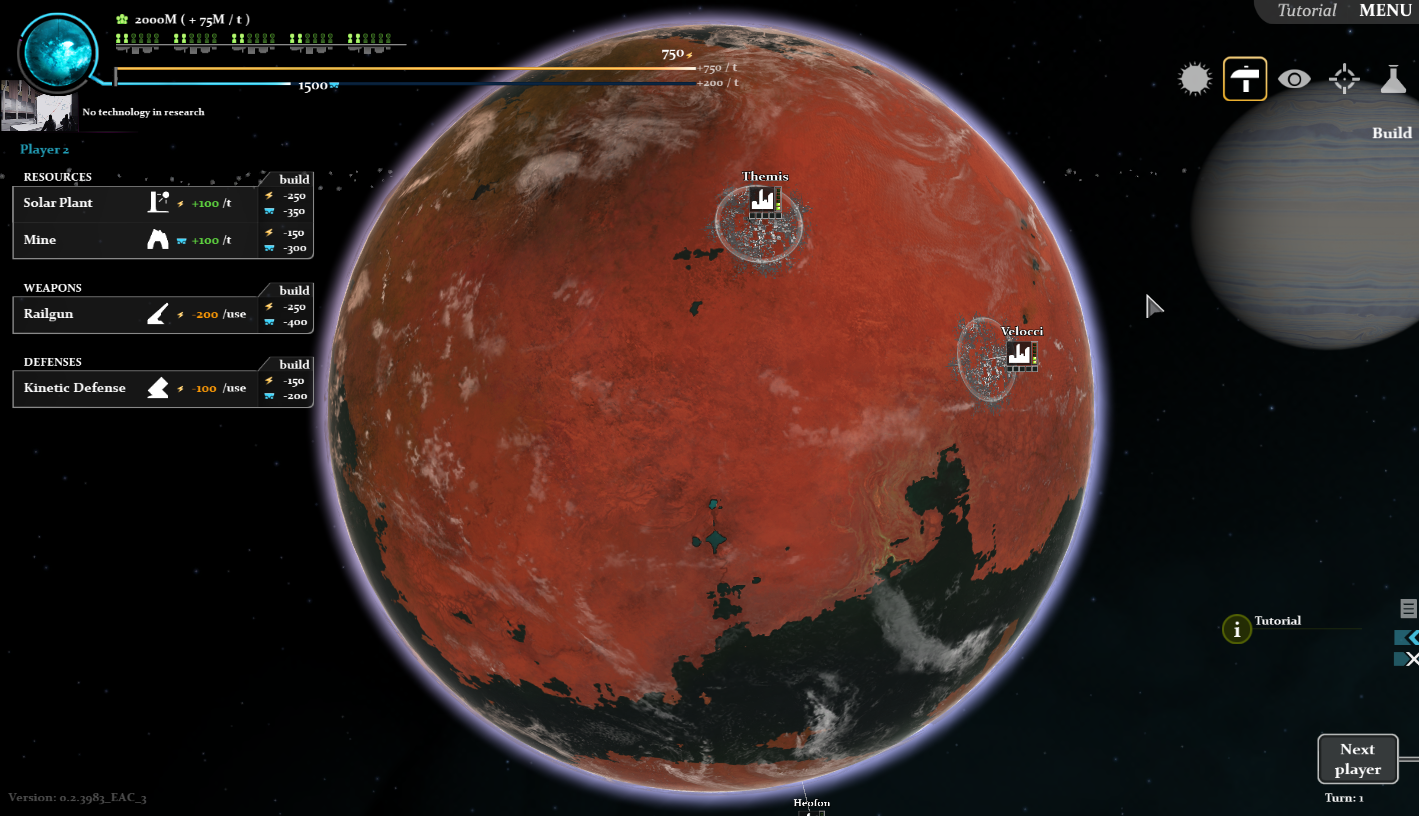The width and height of the screenshot is (1419, 816).
Task: Click the Tutorial info icon
Action: pyautogui.click(x=1236, y=629)
